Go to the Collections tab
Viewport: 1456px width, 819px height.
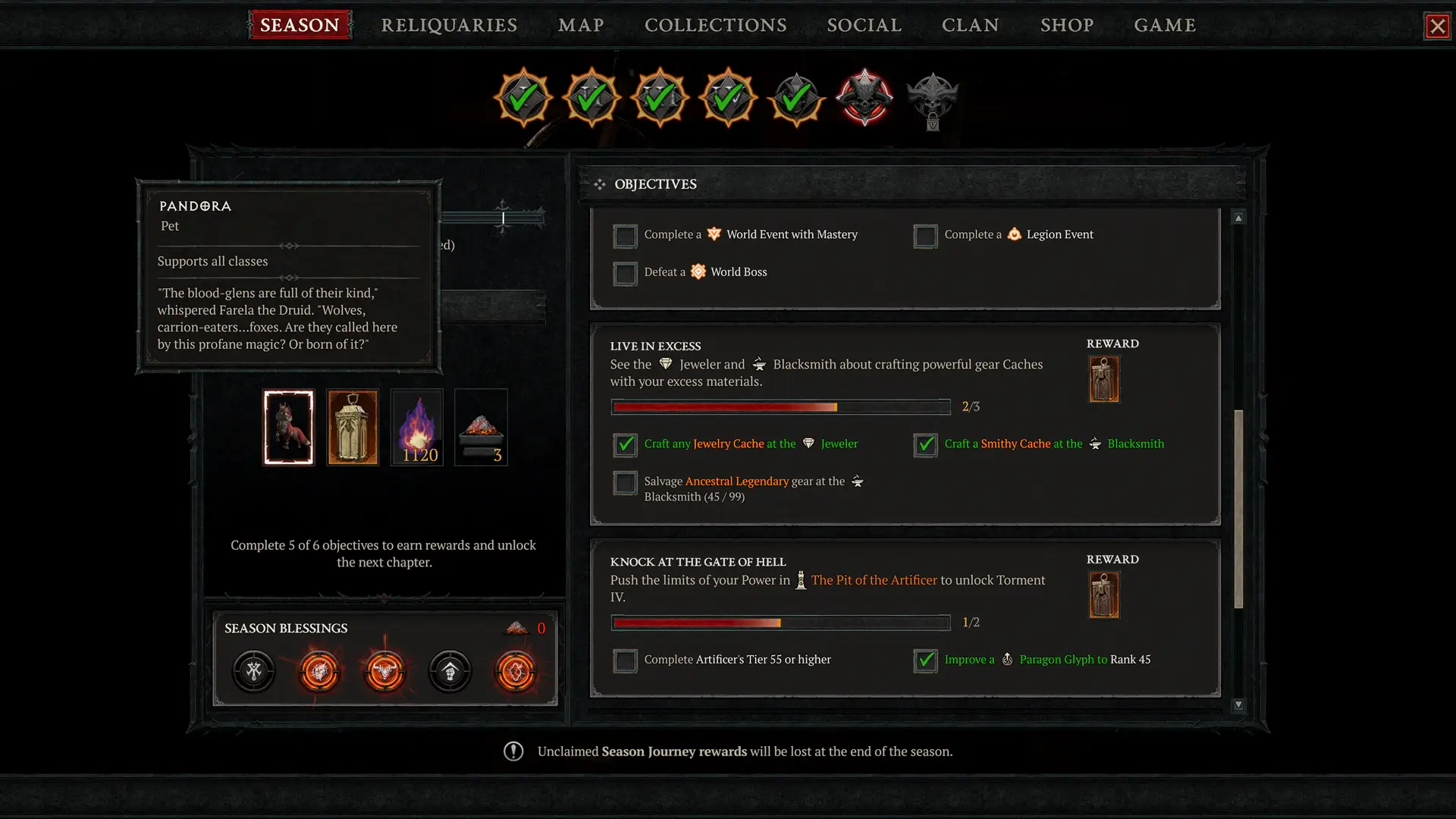tap(715, 25)
